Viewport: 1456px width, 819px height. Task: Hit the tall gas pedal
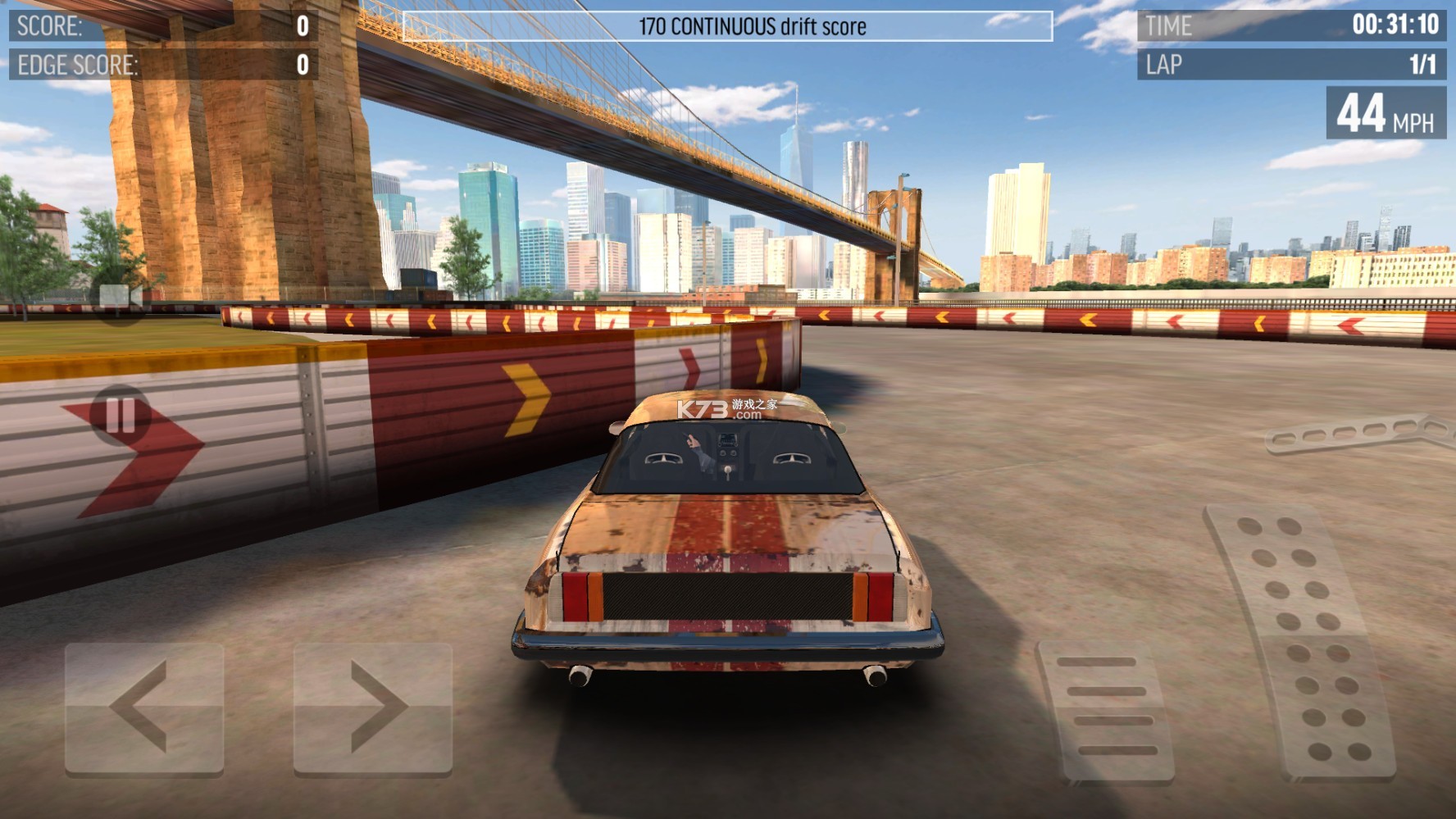(1300, 639)
